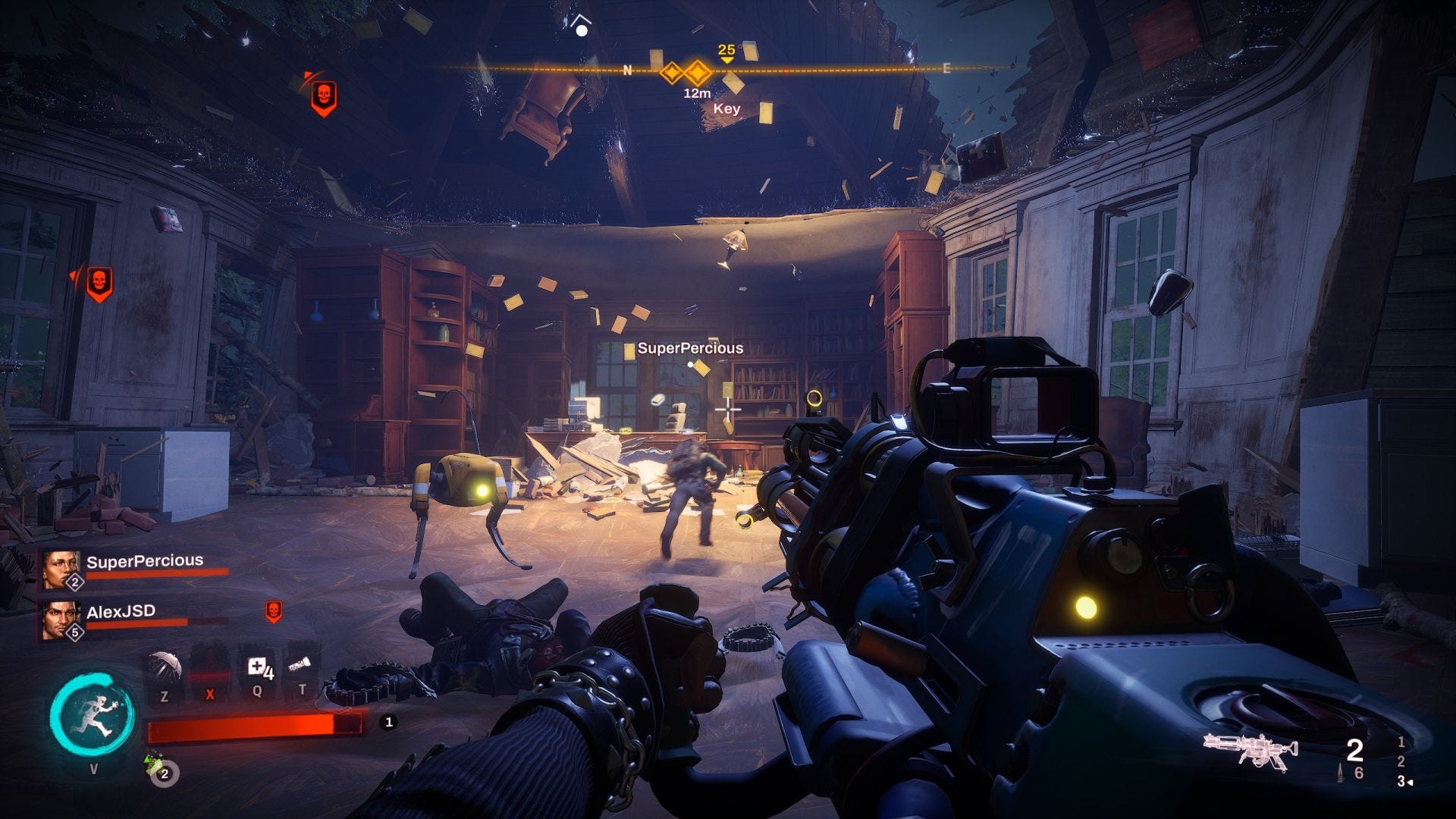Select the green buff status icon
The width and height of the screenshot is (1456, 819).
tap(154, 761)
